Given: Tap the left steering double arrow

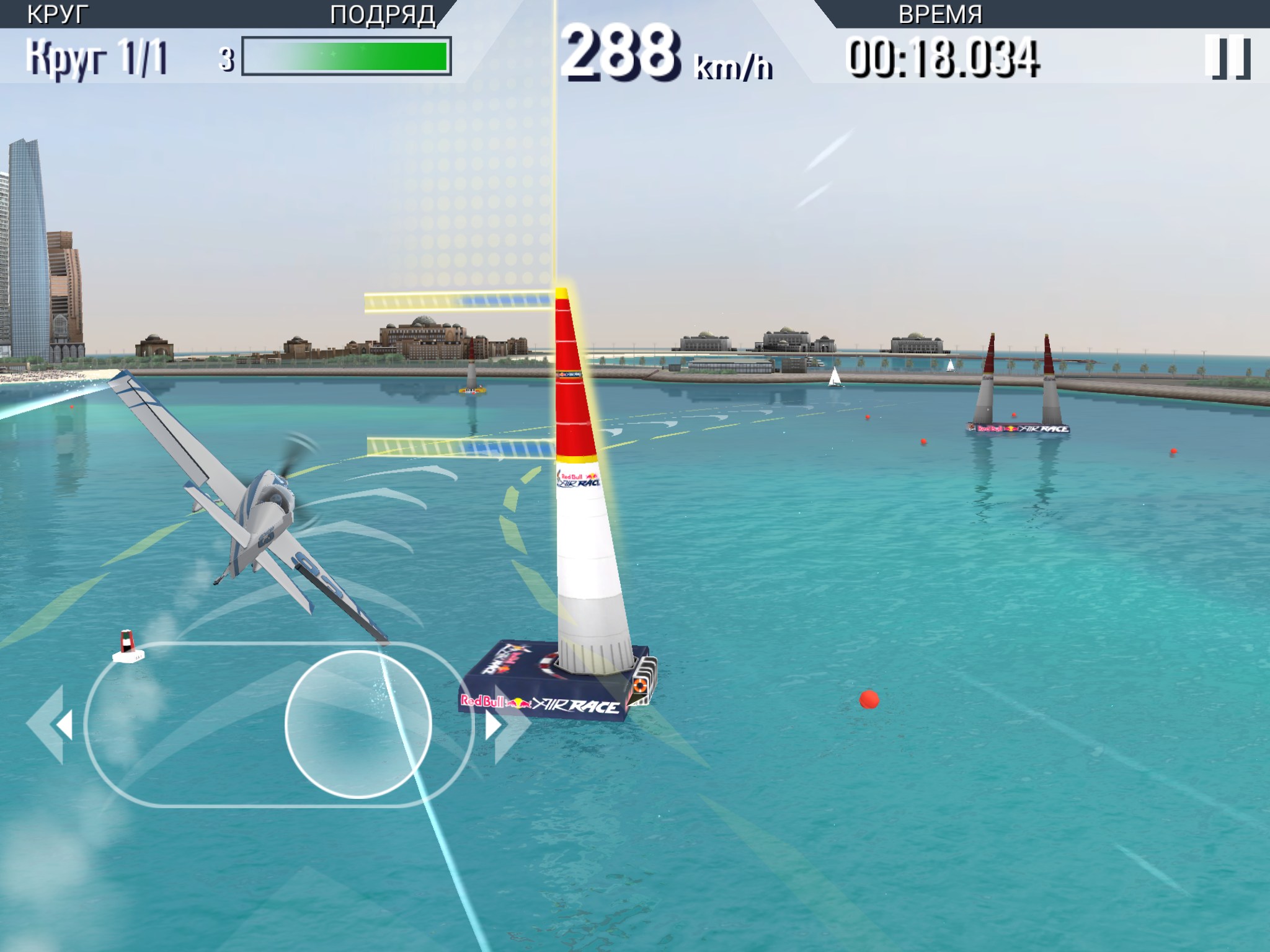Looking at the screenshot, I should [x=51, y=724].
